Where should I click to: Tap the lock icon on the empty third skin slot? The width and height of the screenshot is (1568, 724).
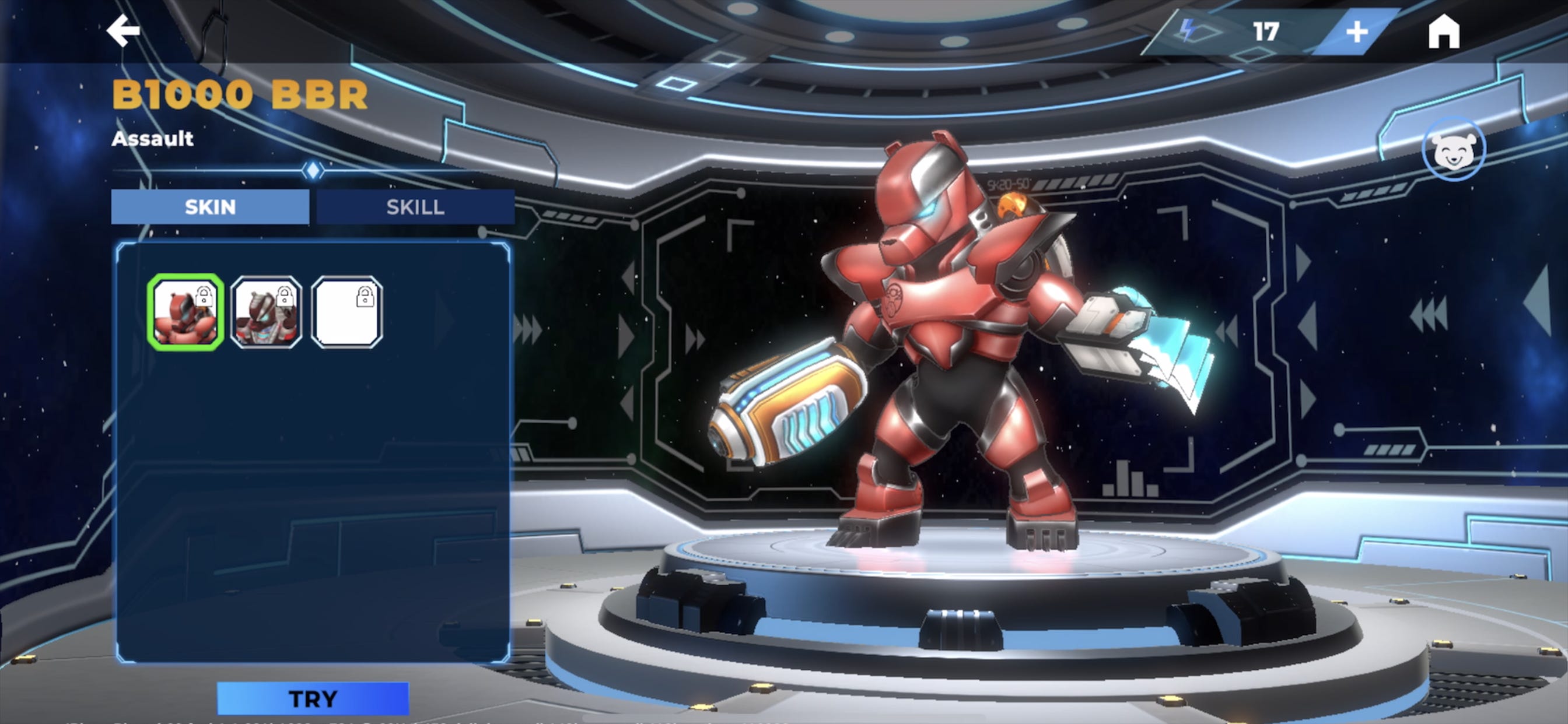point(365,296)
